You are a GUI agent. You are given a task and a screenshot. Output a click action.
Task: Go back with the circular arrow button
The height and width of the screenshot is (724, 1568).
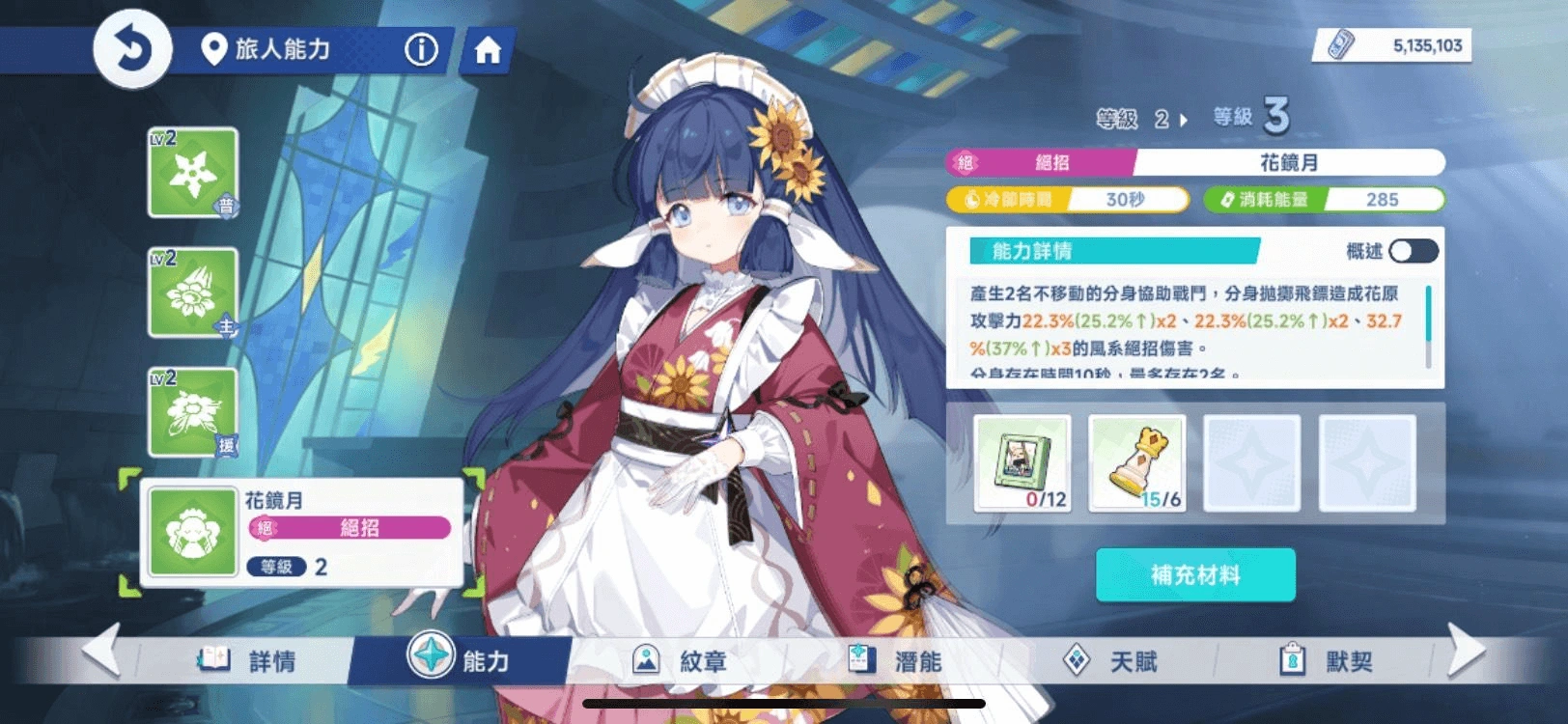click(x=132, y=48)
